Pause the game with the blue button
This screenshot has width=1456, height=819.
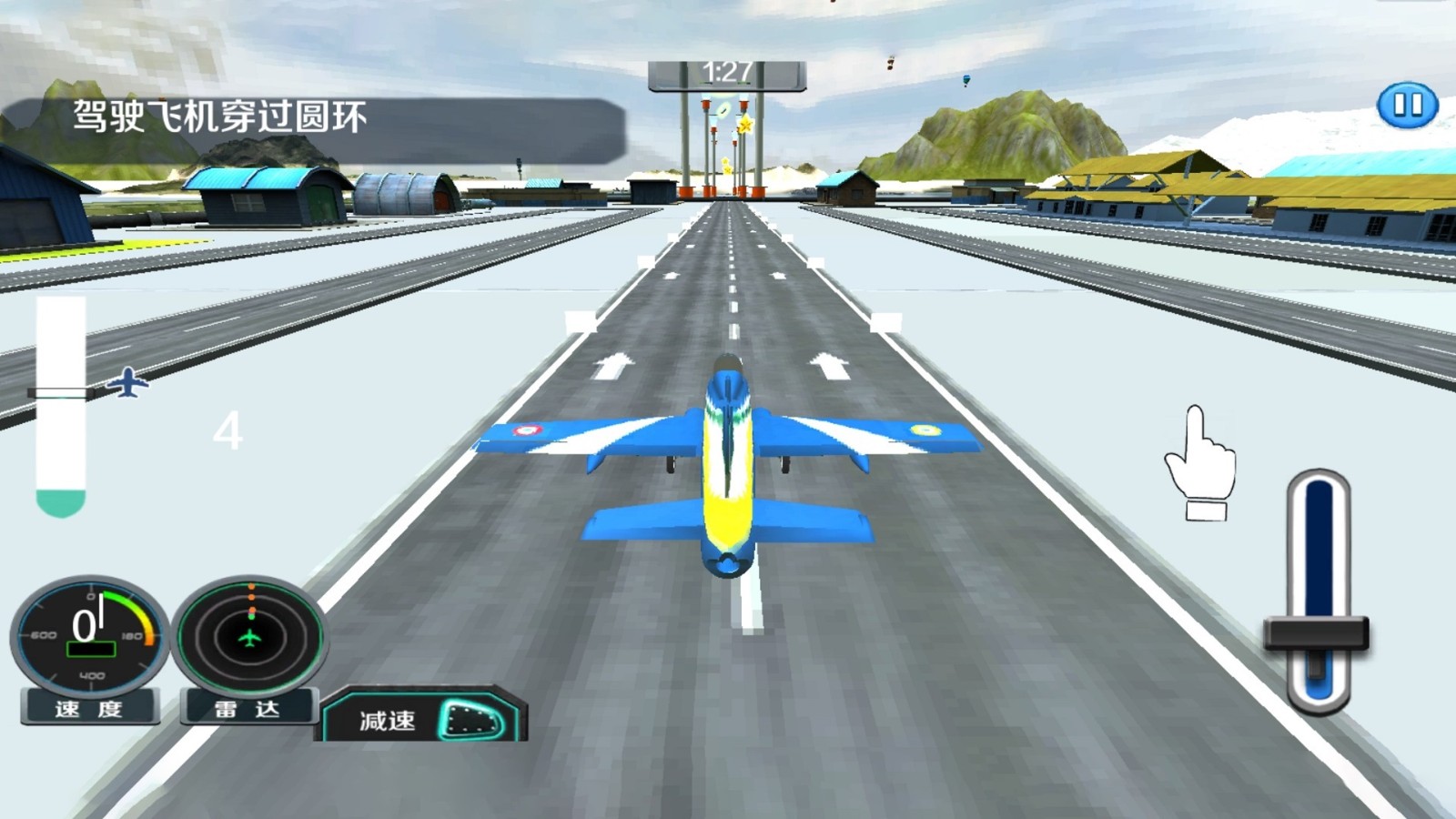click(1407, 106)
